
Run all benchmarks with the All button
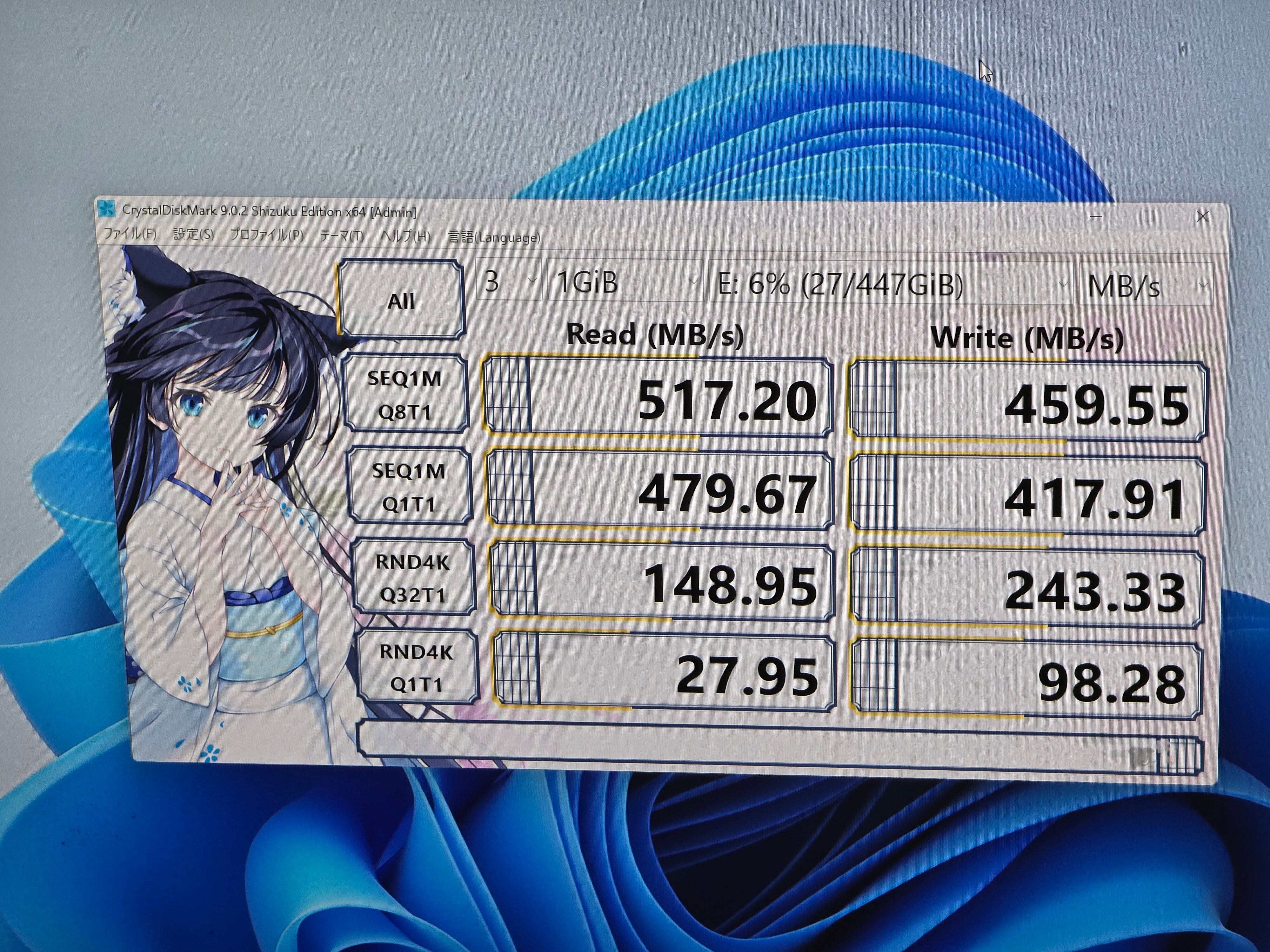[401, 300]
